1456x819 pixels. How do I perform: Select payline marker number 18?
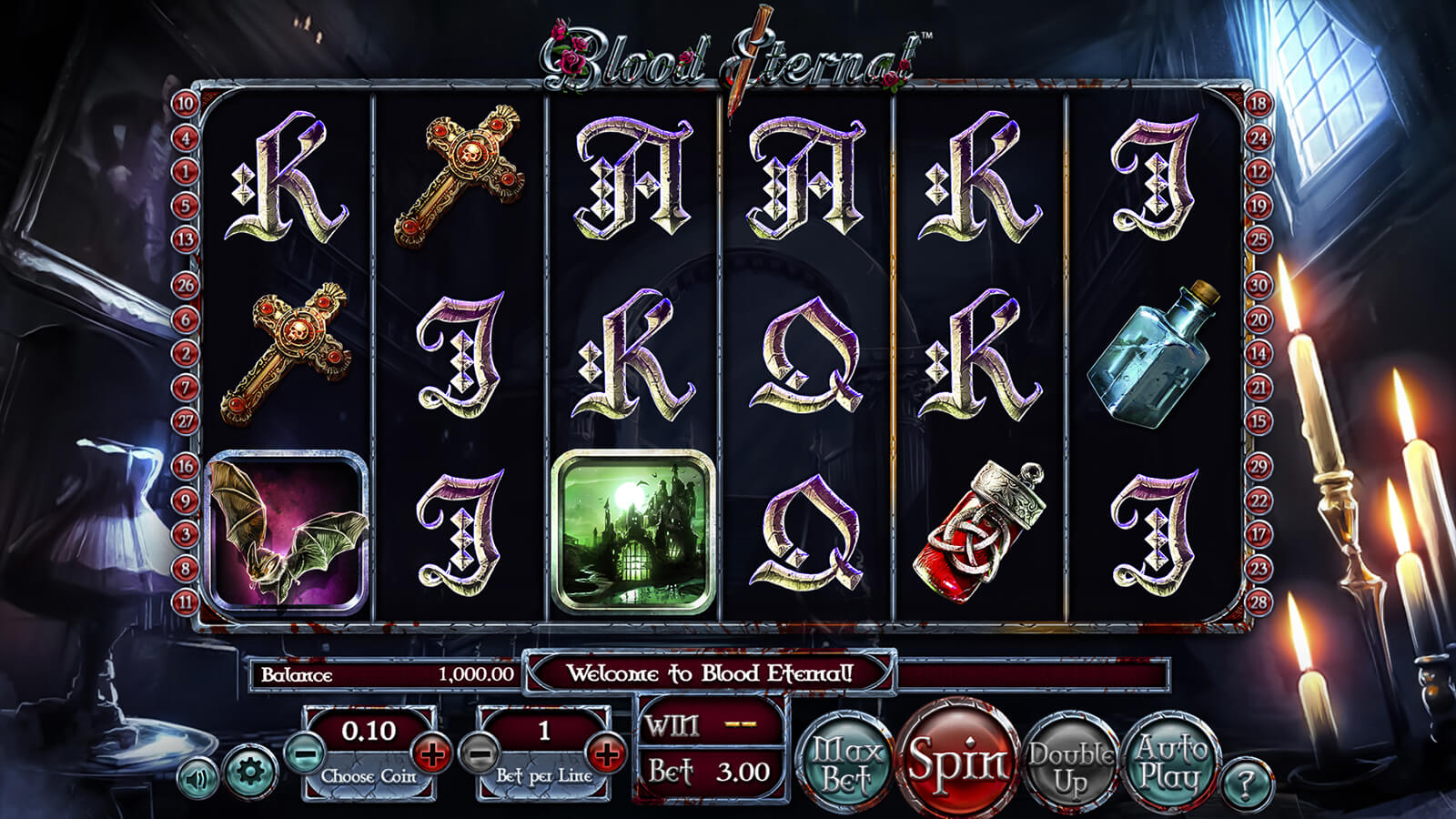[x=1259, y=104]
